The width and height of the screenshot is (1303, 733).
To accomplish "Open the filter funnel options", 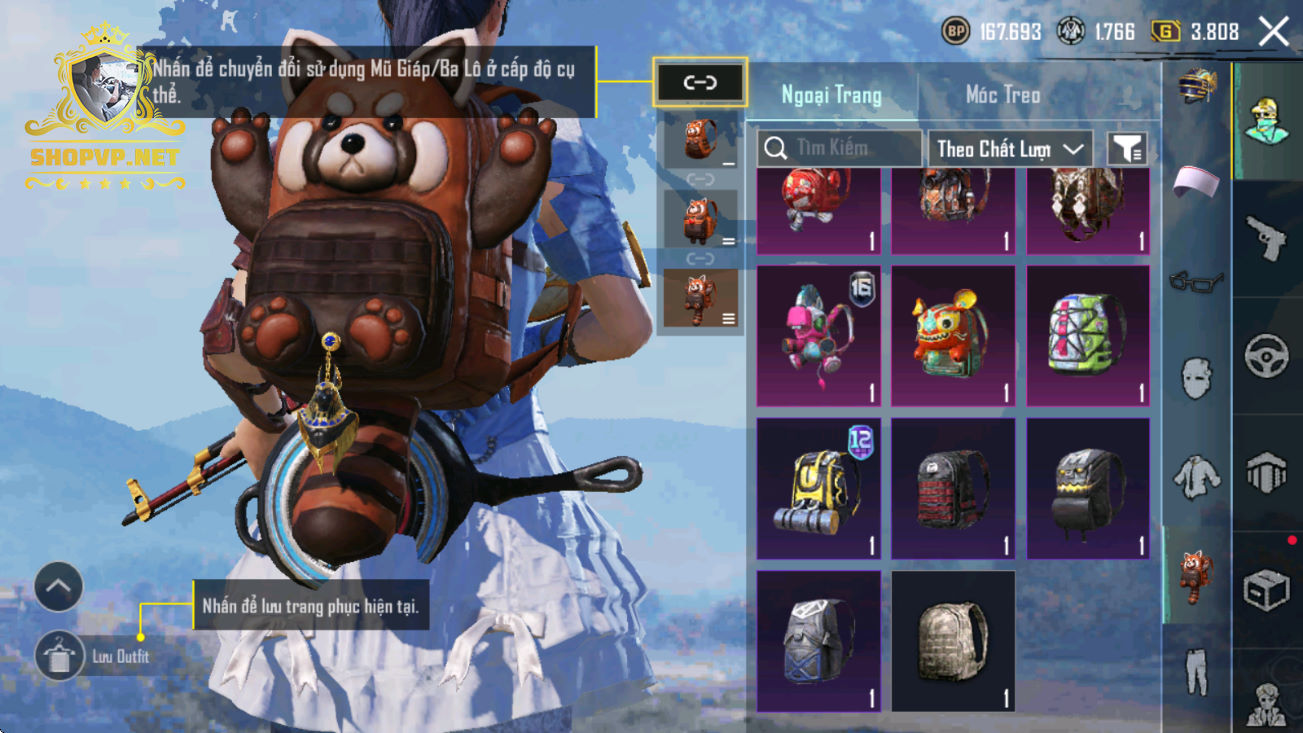I will (x=1127, y=149).
